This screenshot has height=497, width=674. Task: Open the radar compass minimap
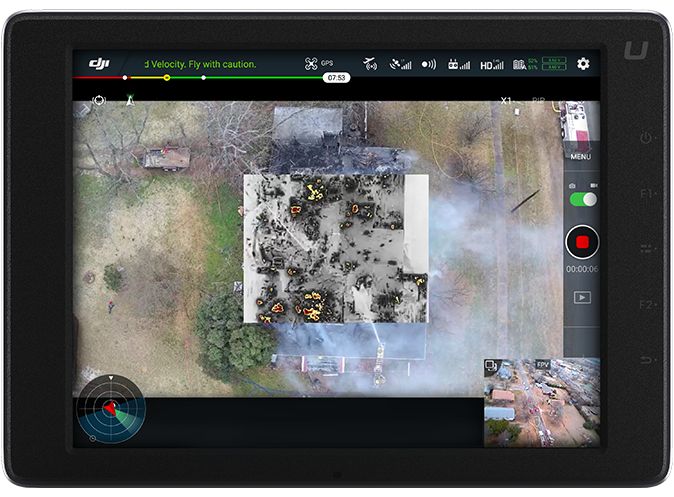click(111, 408)
